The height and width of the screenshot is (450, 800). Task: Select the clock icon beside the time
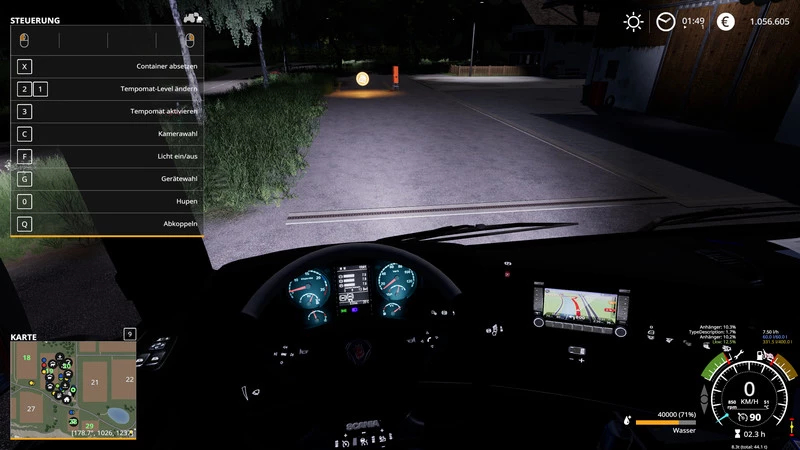665,21
